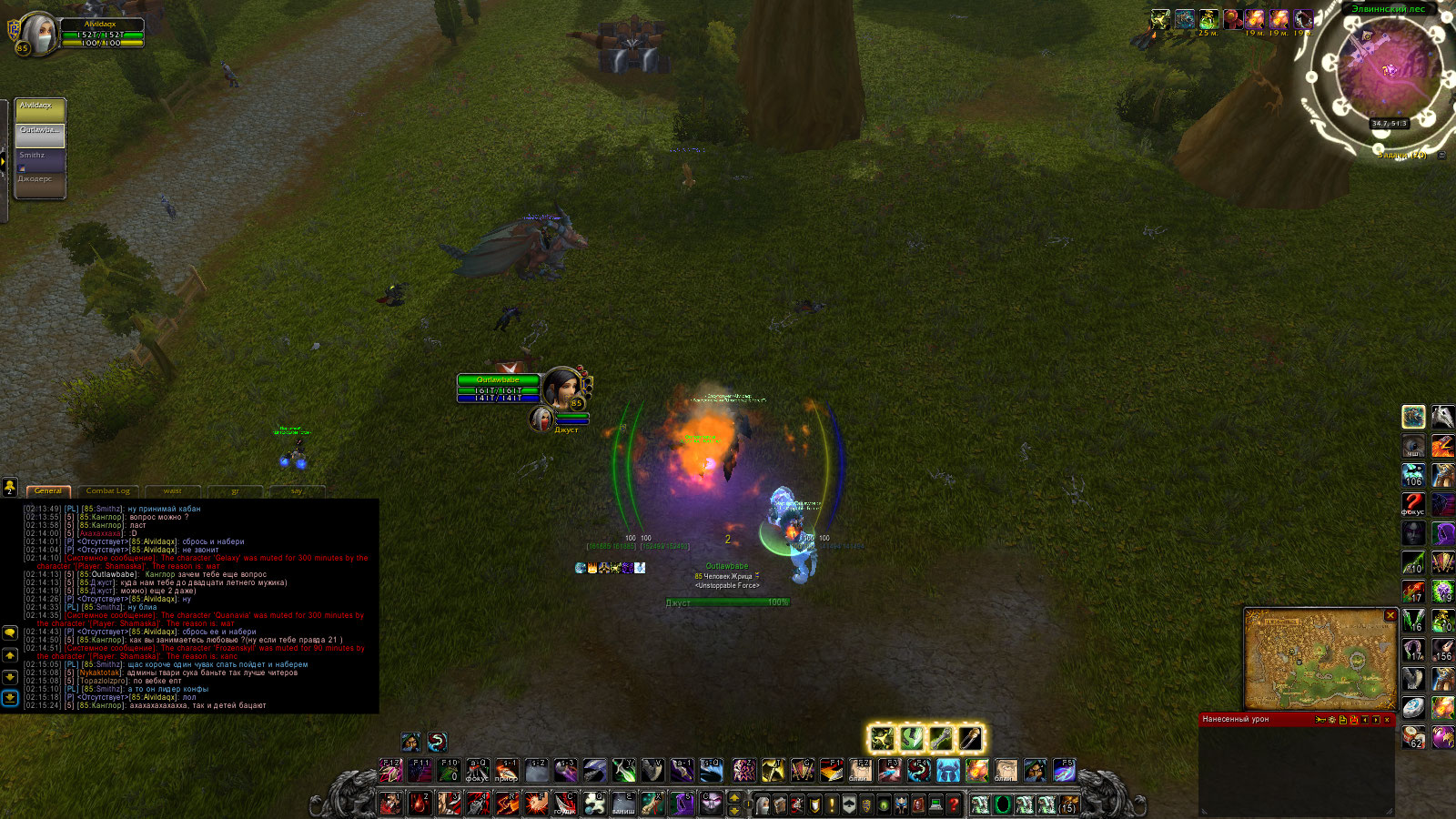
Task: Use the ability labelled "гоудж"
Action: tap(565, 804)
